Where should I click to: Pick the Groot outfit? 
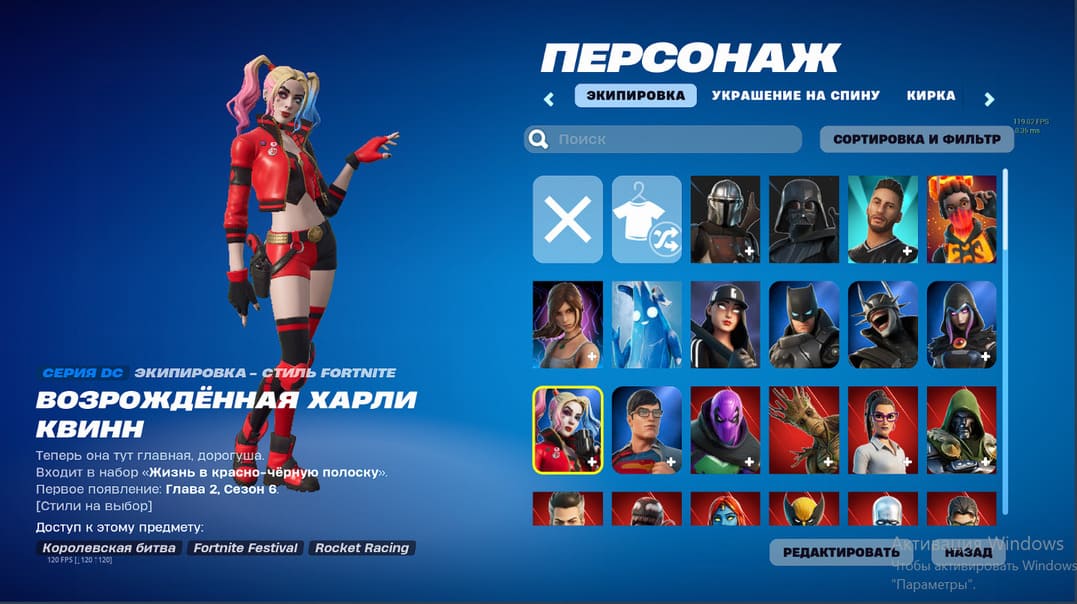click(804, 429)
